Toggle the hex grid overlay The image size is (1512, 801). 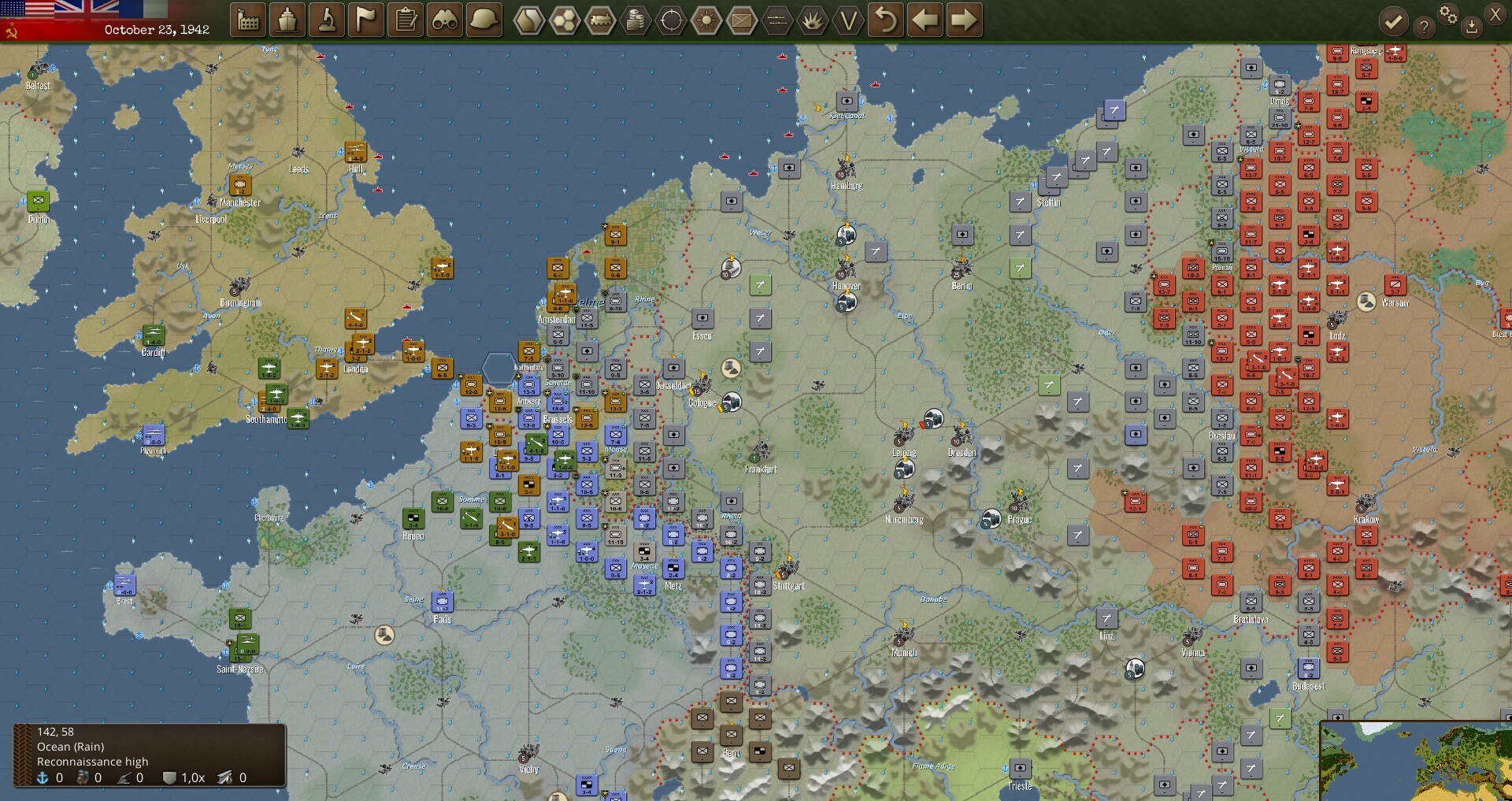[565, 20]
